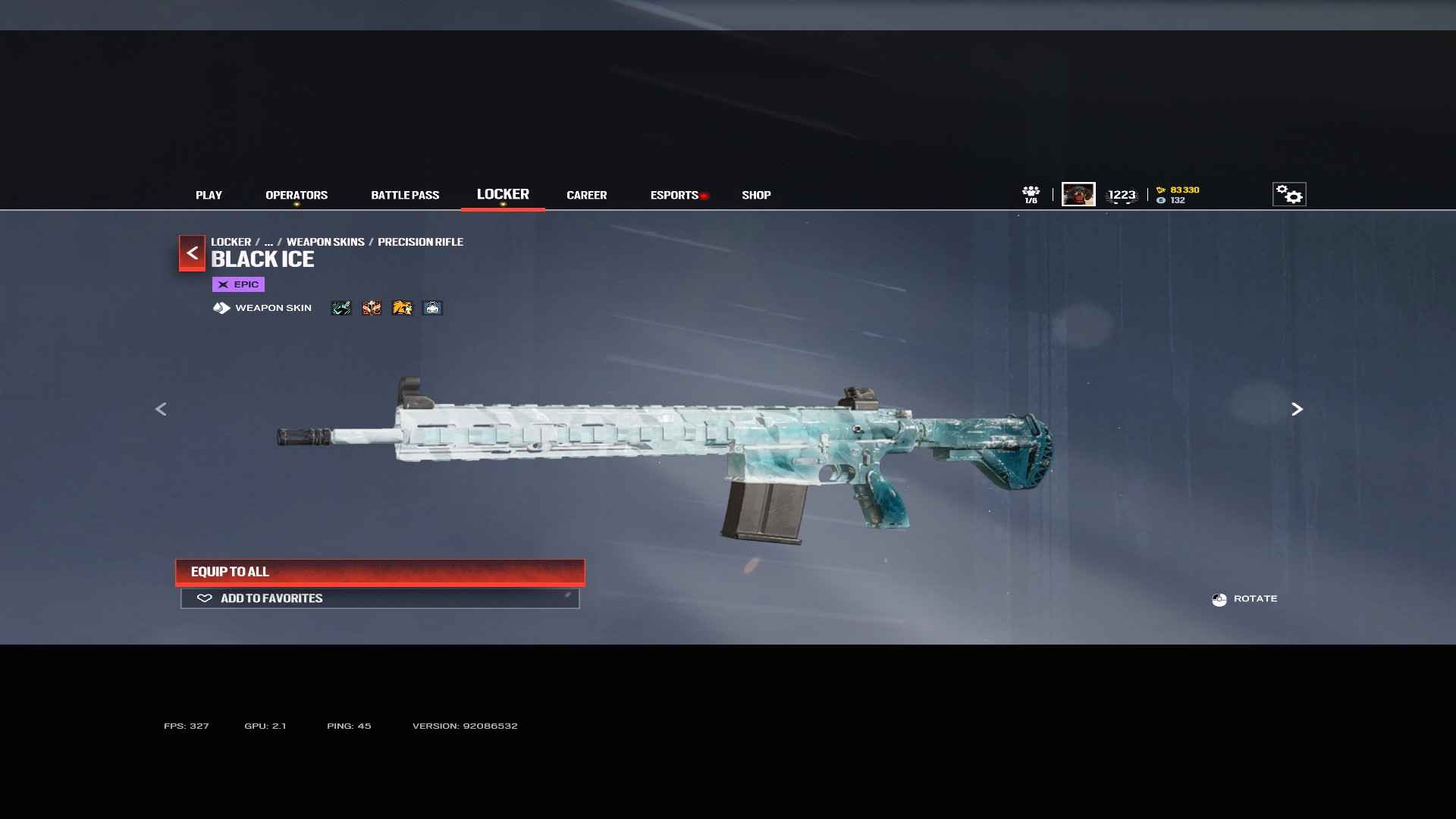Switch to the Operators tab
The image size is (1456, 819).
pos(297,195)
